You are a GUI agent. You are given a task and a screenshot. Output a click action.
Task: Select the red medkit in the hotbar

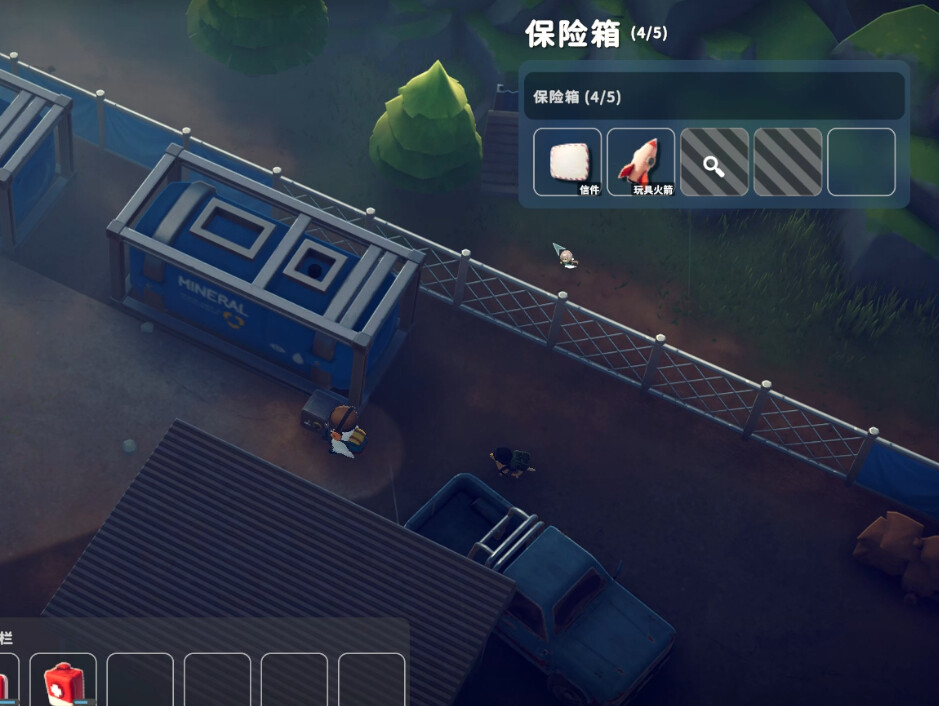tap(63, 683)
